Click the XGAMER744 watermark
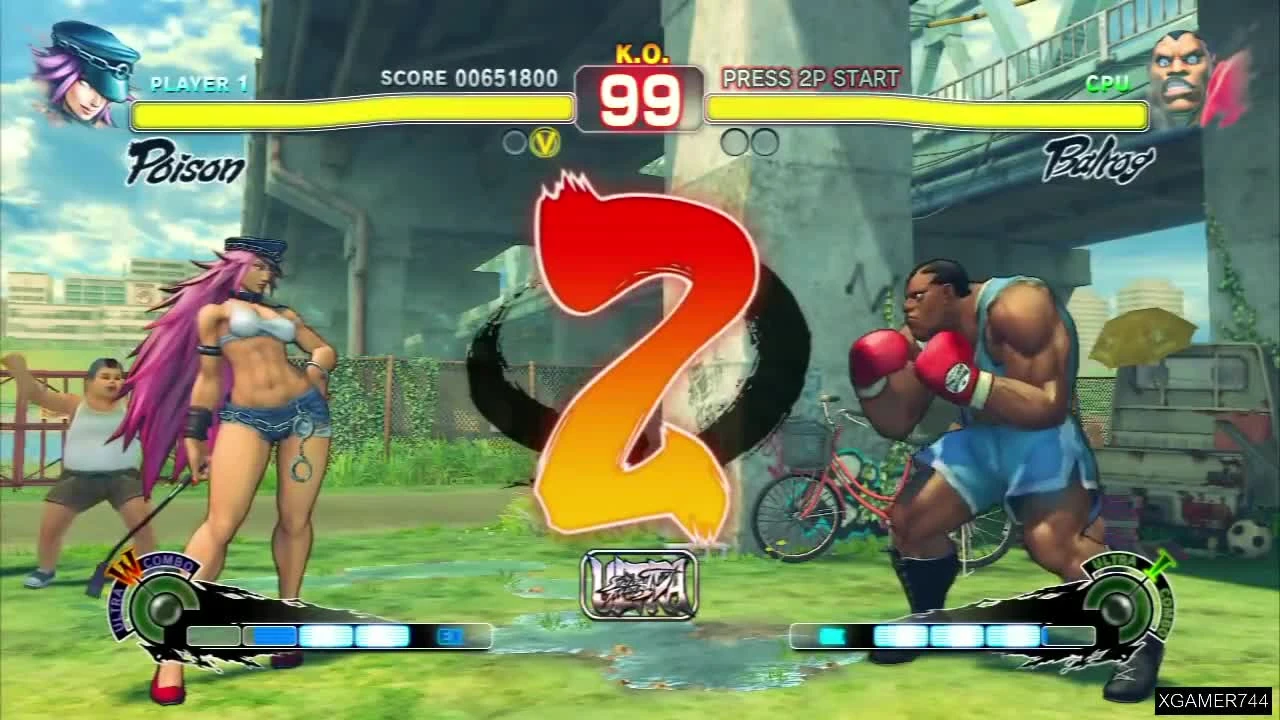Image resolution: width=1280 pixels, height=720 pixels. tap(1212, 703)
